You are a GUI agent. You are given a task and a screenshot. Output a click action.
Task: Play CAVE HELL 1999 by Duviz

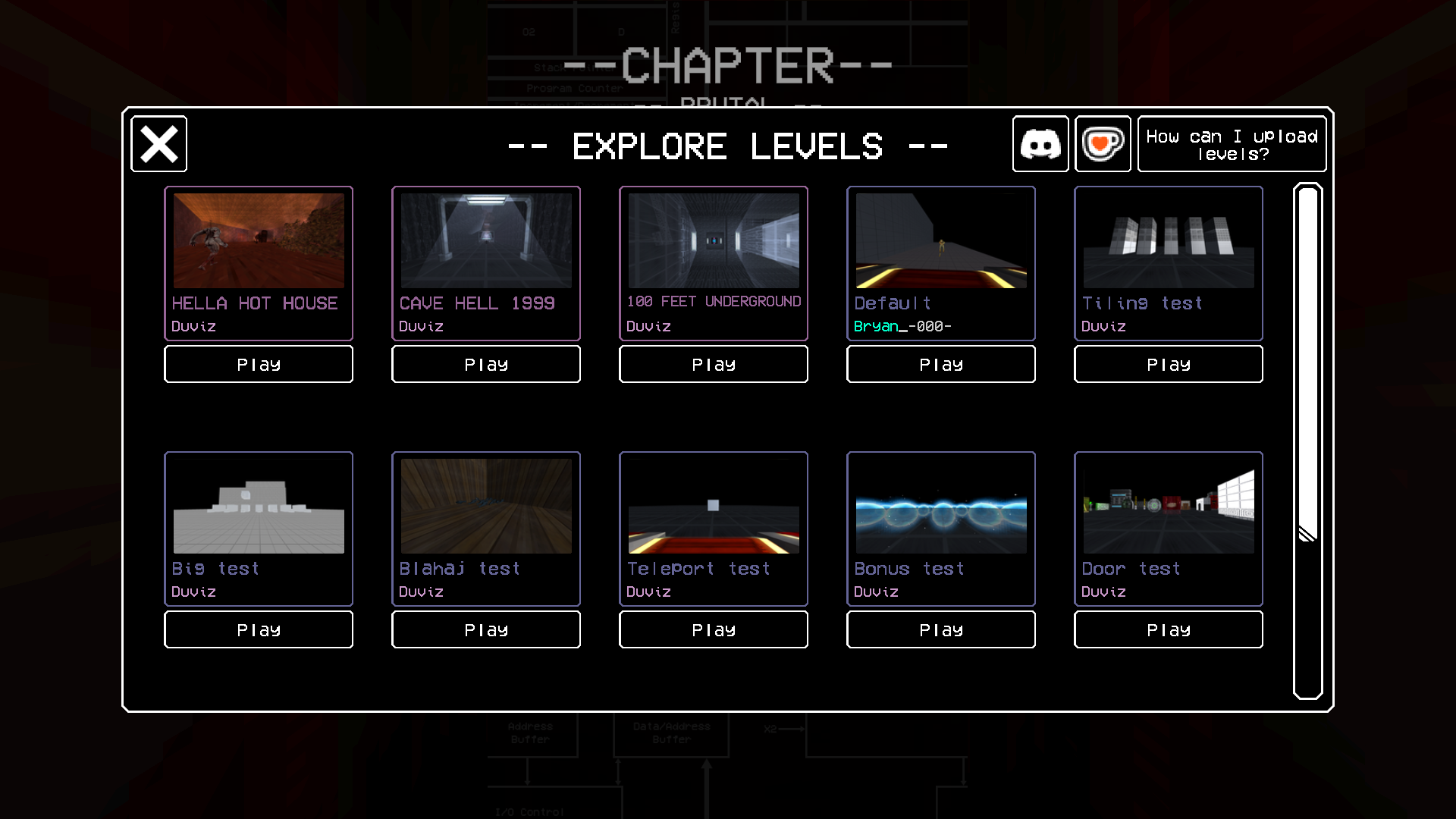click(485, 364)
